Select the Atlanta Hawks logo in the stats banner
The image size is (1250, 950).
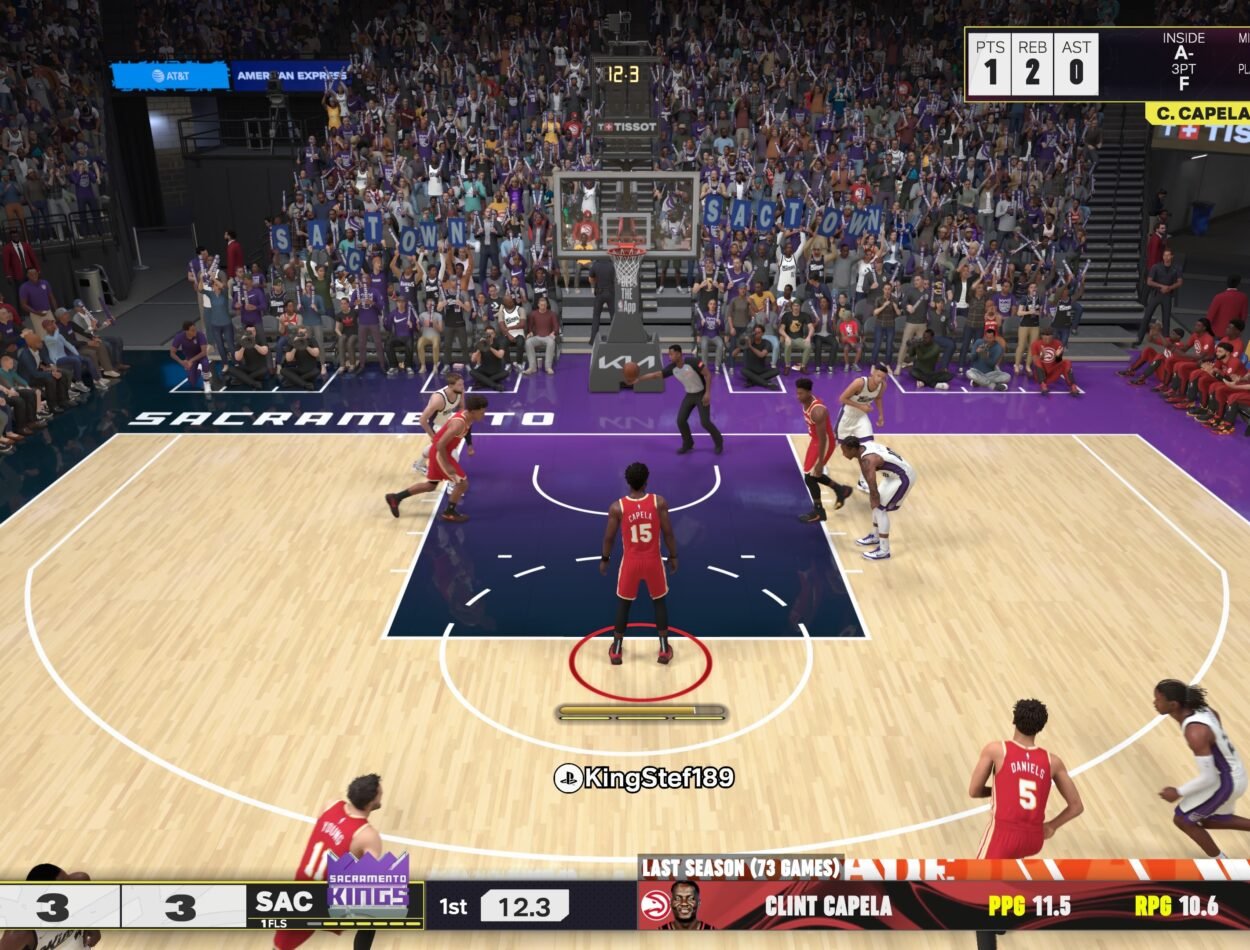click(655, 906)
